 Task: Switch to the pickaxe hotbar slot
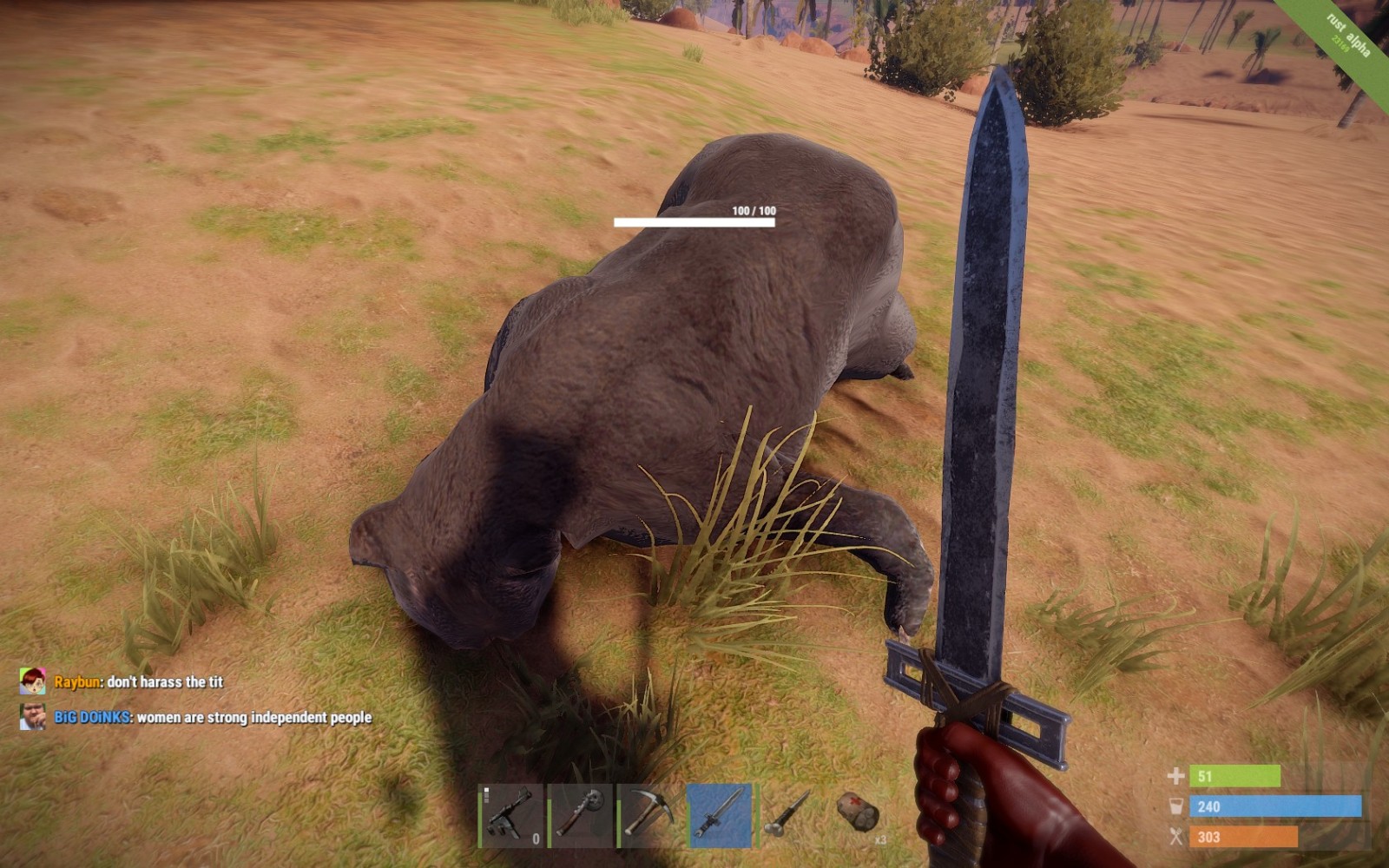coord(650,815)
